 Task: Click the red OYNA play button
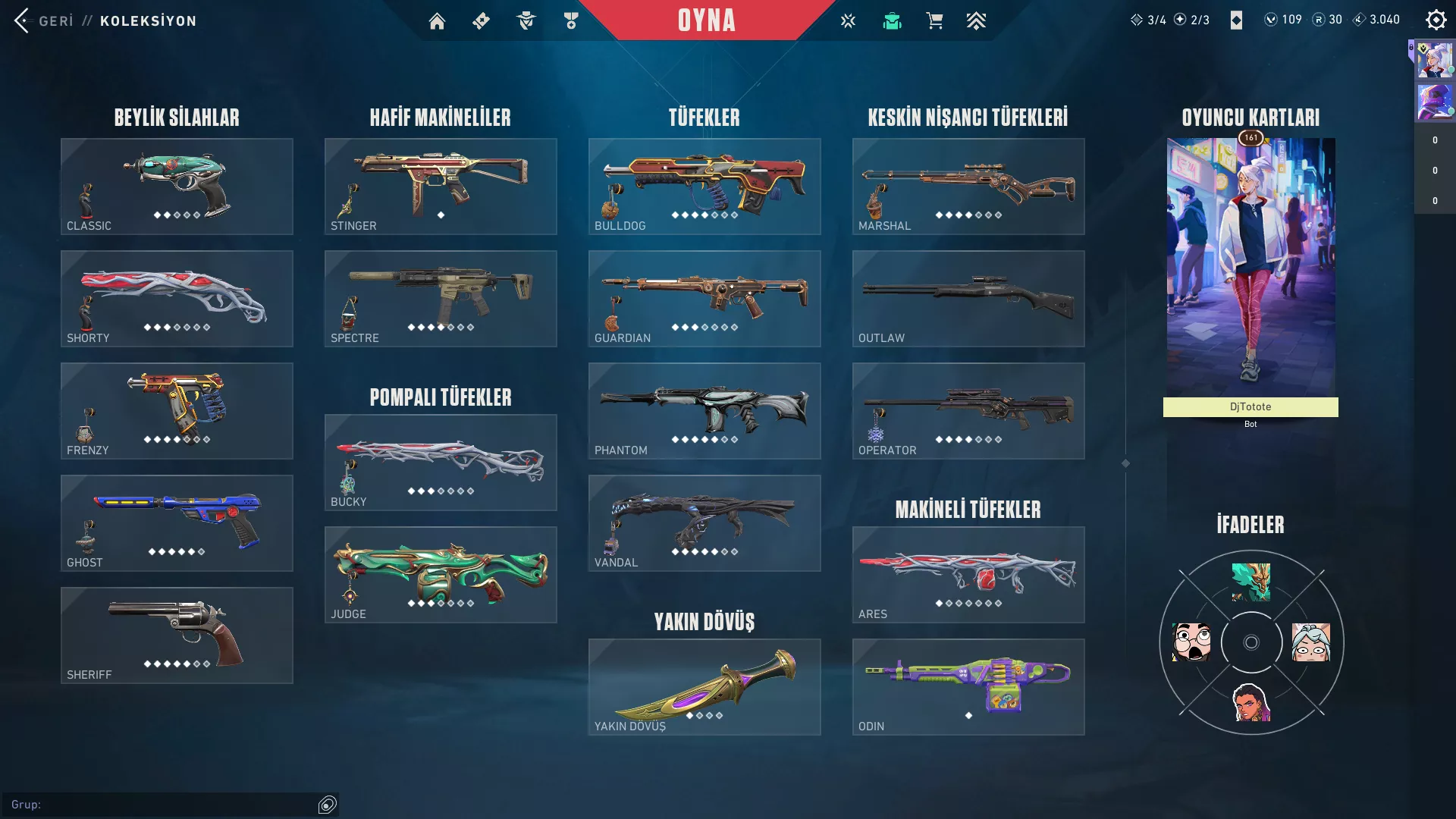click(x=706, y=20)
